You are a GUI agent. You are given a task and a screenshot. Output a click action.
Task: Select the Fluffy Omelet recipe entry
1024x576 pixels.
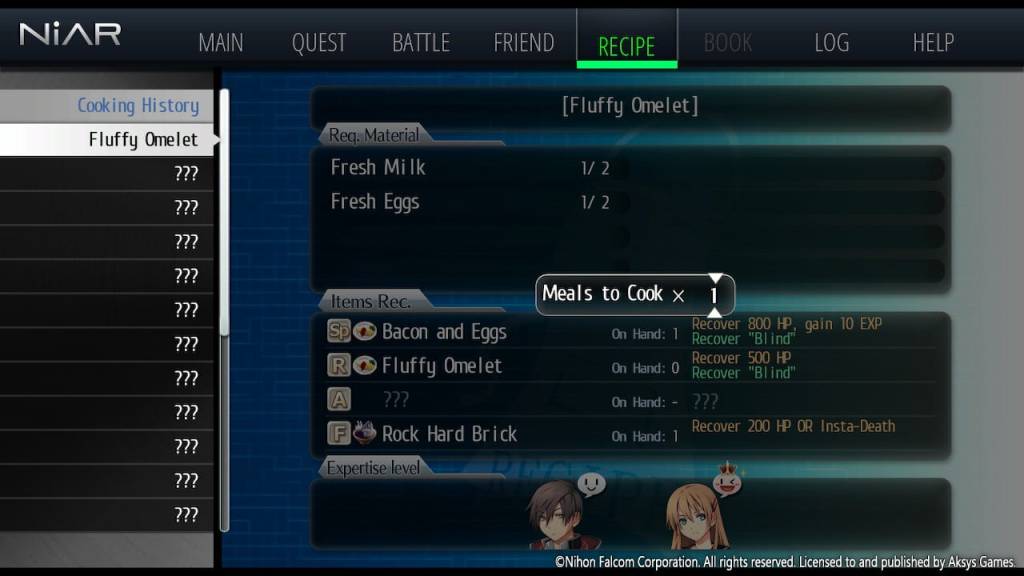[x=143, y=140]
